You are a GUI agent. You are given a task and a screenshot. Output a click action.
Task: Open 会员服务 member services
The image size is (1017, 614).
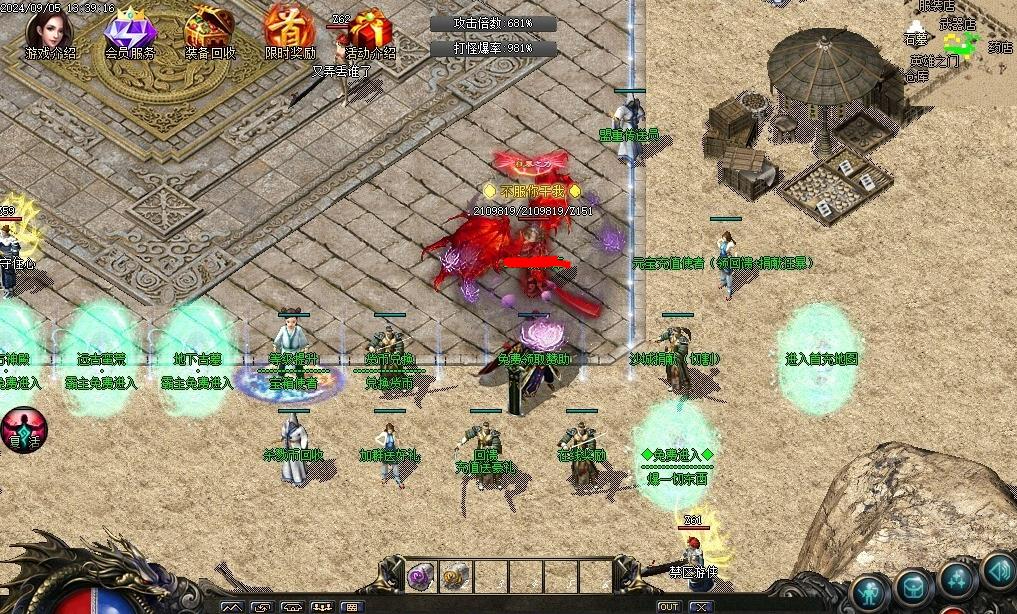click(x=130, y=32)
